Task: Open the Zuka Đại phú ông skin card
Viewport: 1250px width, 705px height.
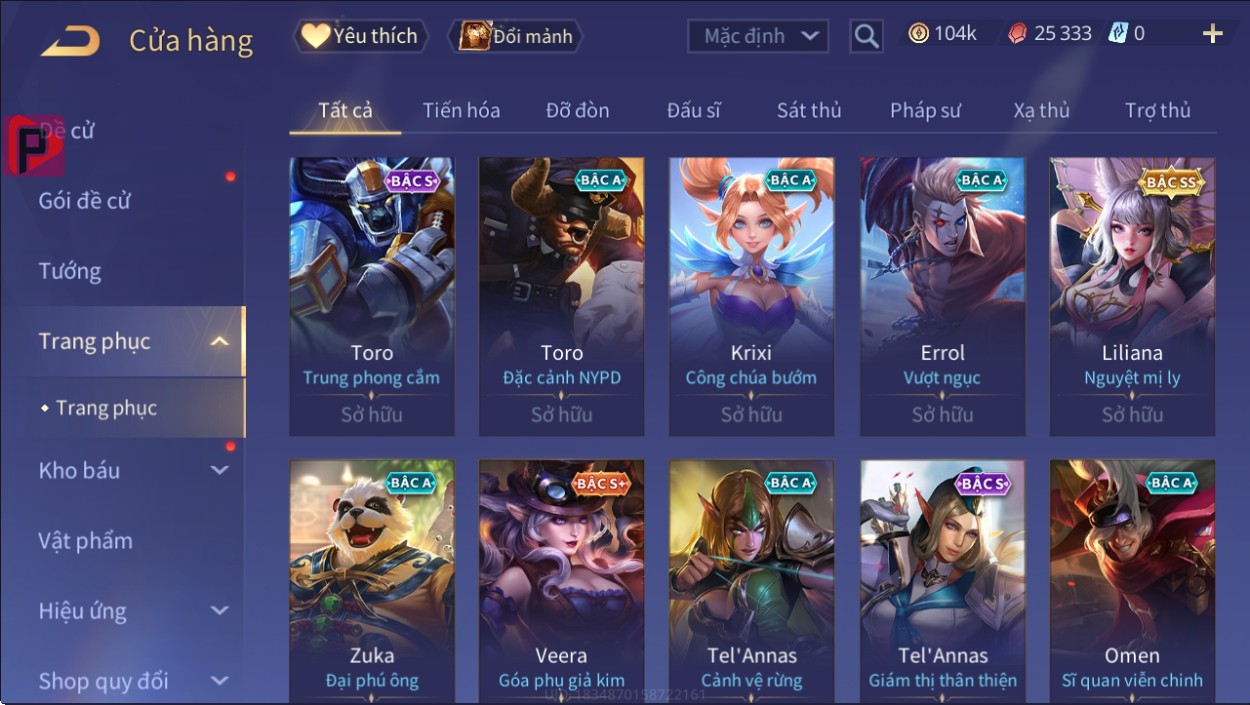Action: 372,580
